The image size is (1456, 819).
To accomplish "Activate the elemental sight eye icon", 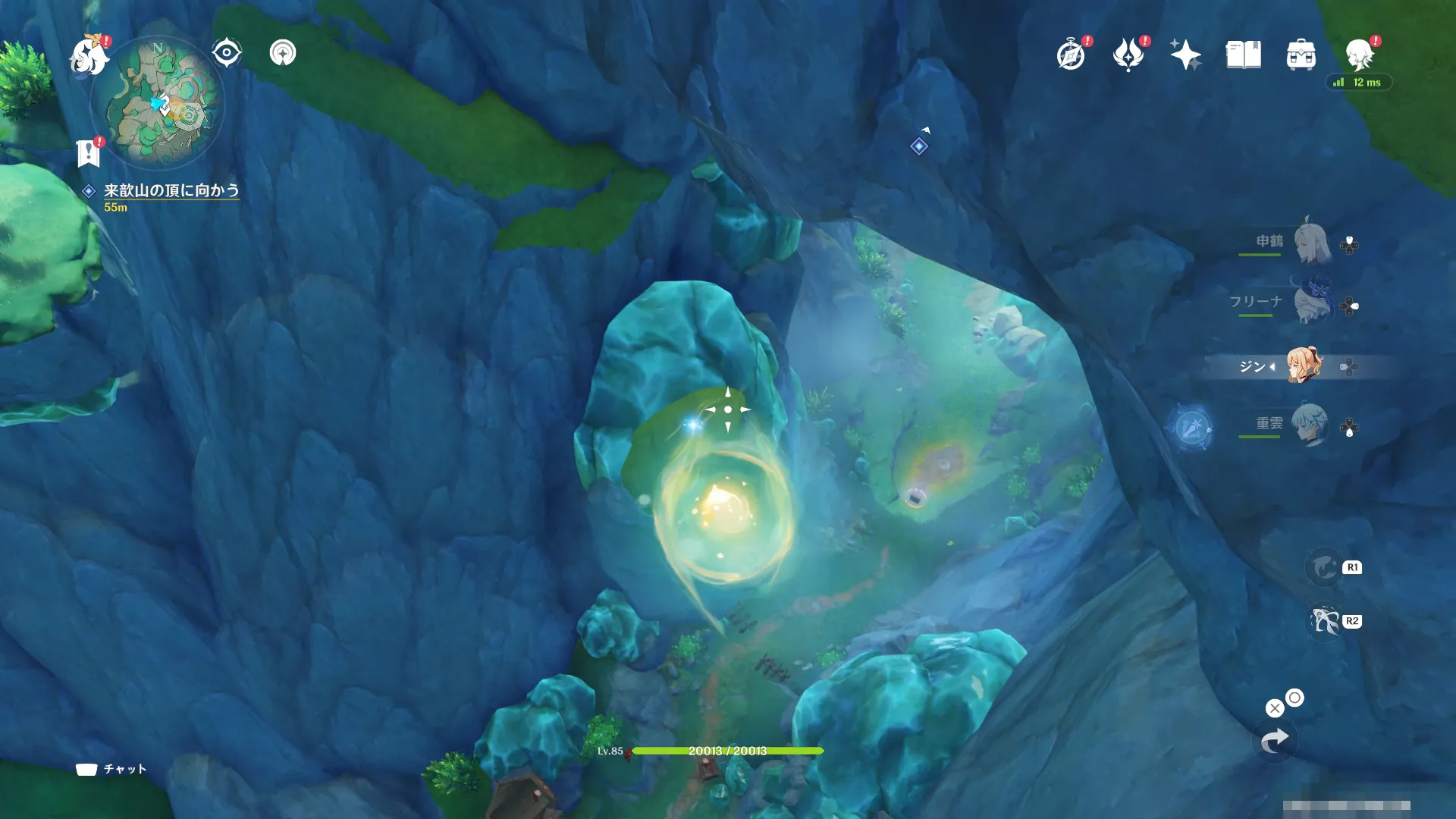I will point(226,53).
